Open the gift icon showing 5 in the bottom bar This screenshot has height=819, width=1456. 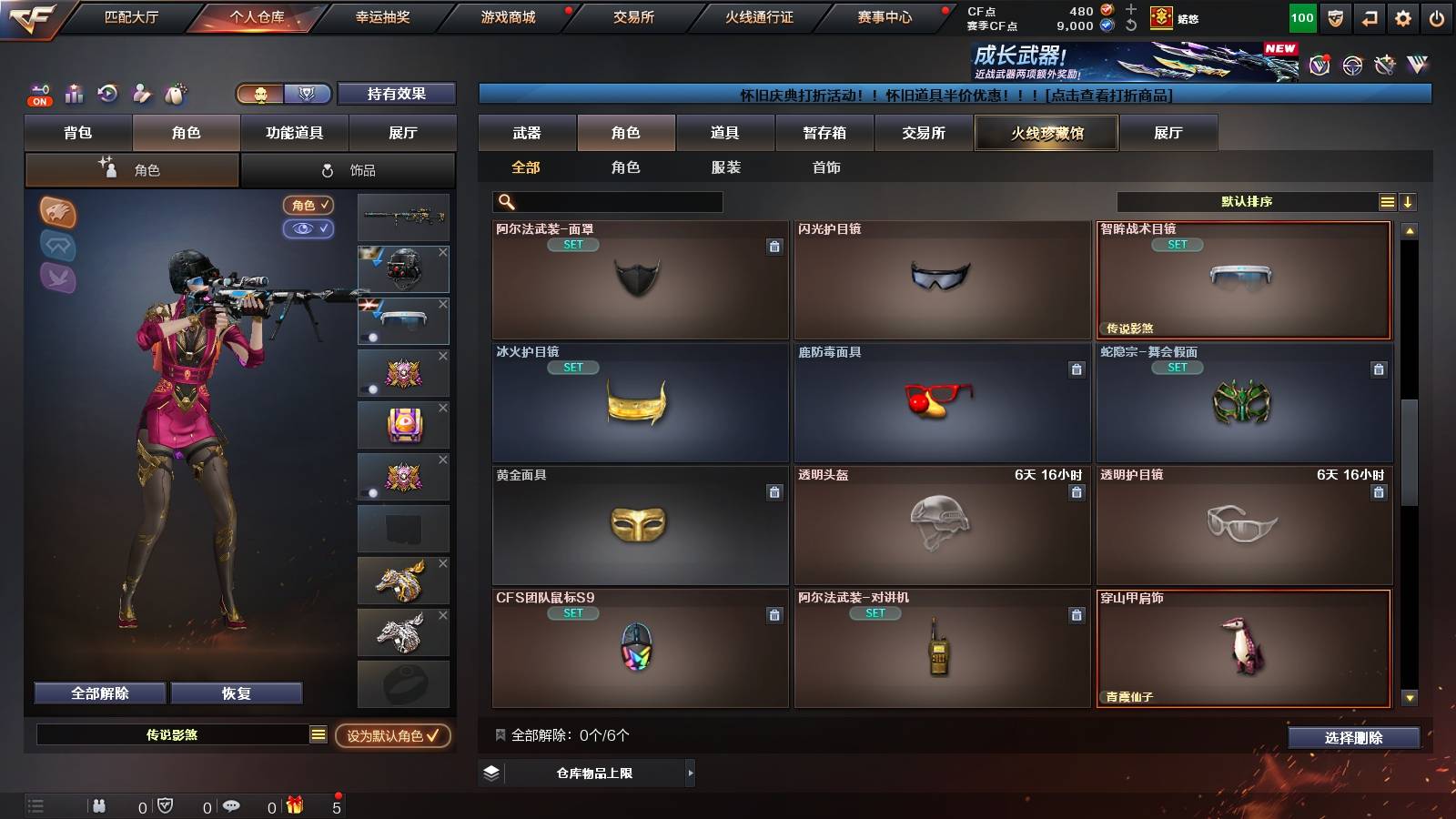[295, 805]
